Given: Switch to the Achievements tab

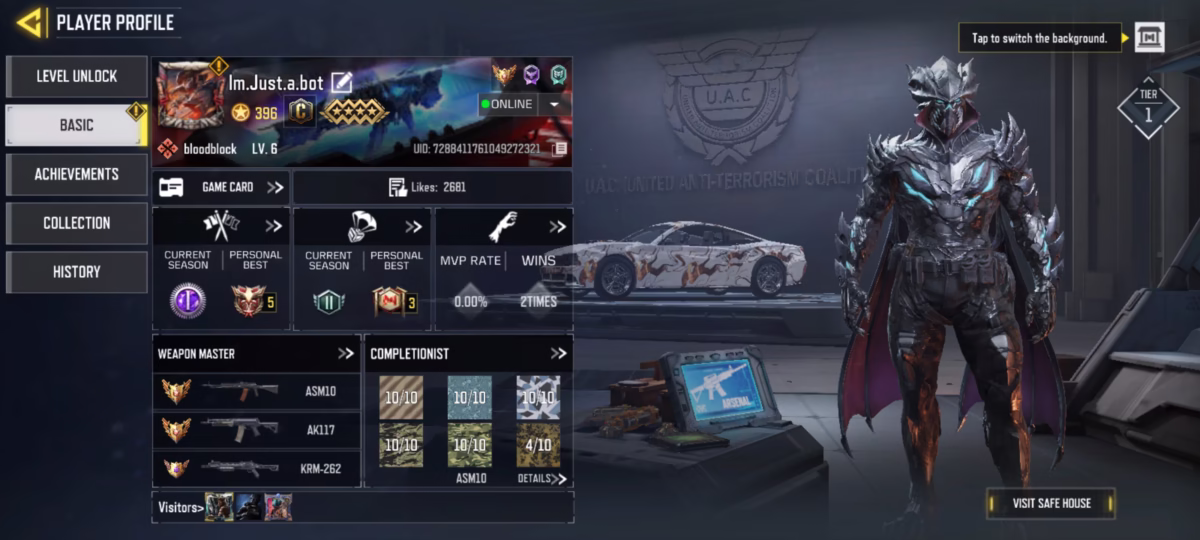Looking at the screenshot, I should point(77,174).
